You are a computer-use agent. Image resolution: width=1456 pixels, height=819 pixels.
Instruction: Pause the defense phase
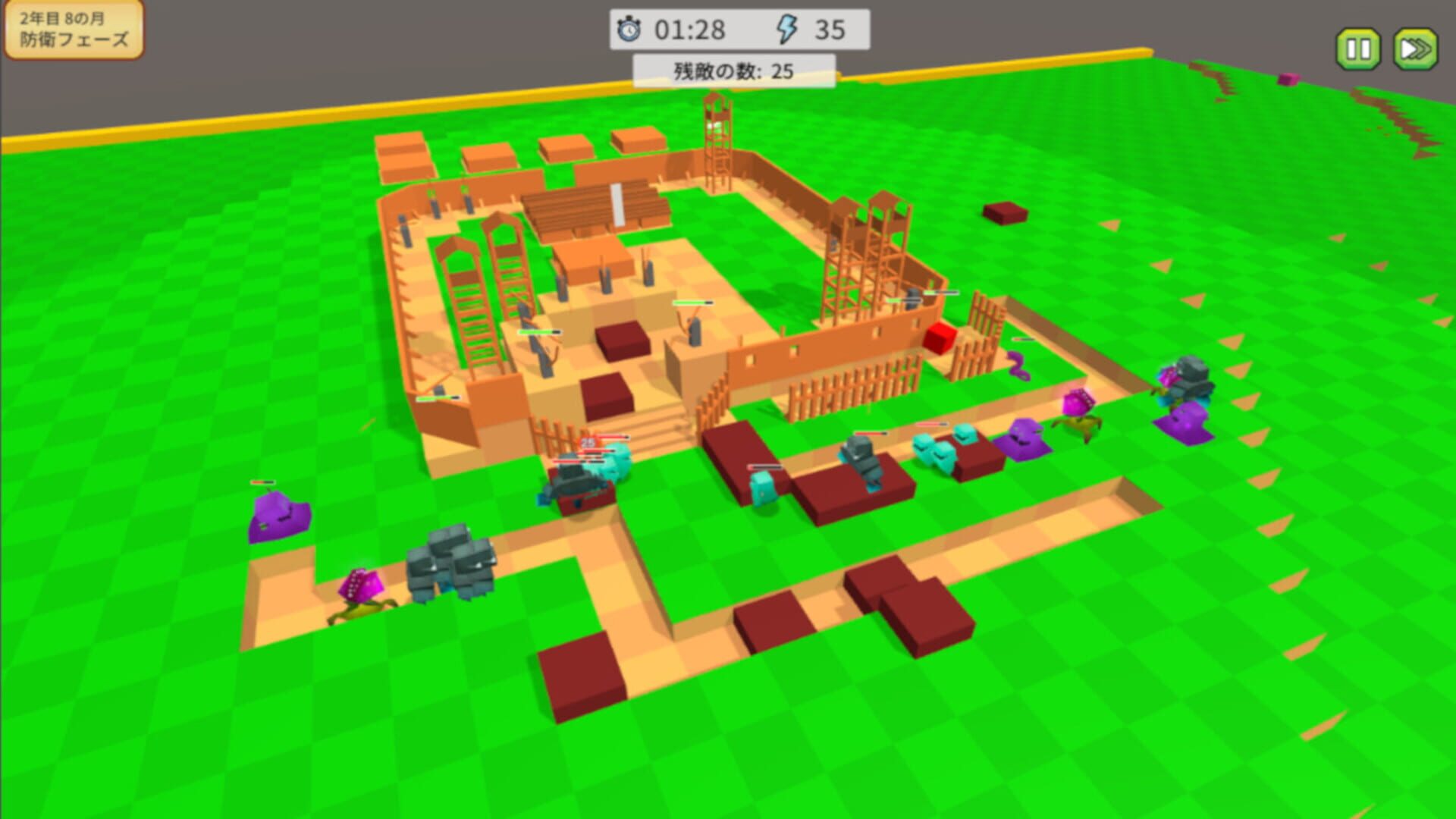tap(1360, 48)
